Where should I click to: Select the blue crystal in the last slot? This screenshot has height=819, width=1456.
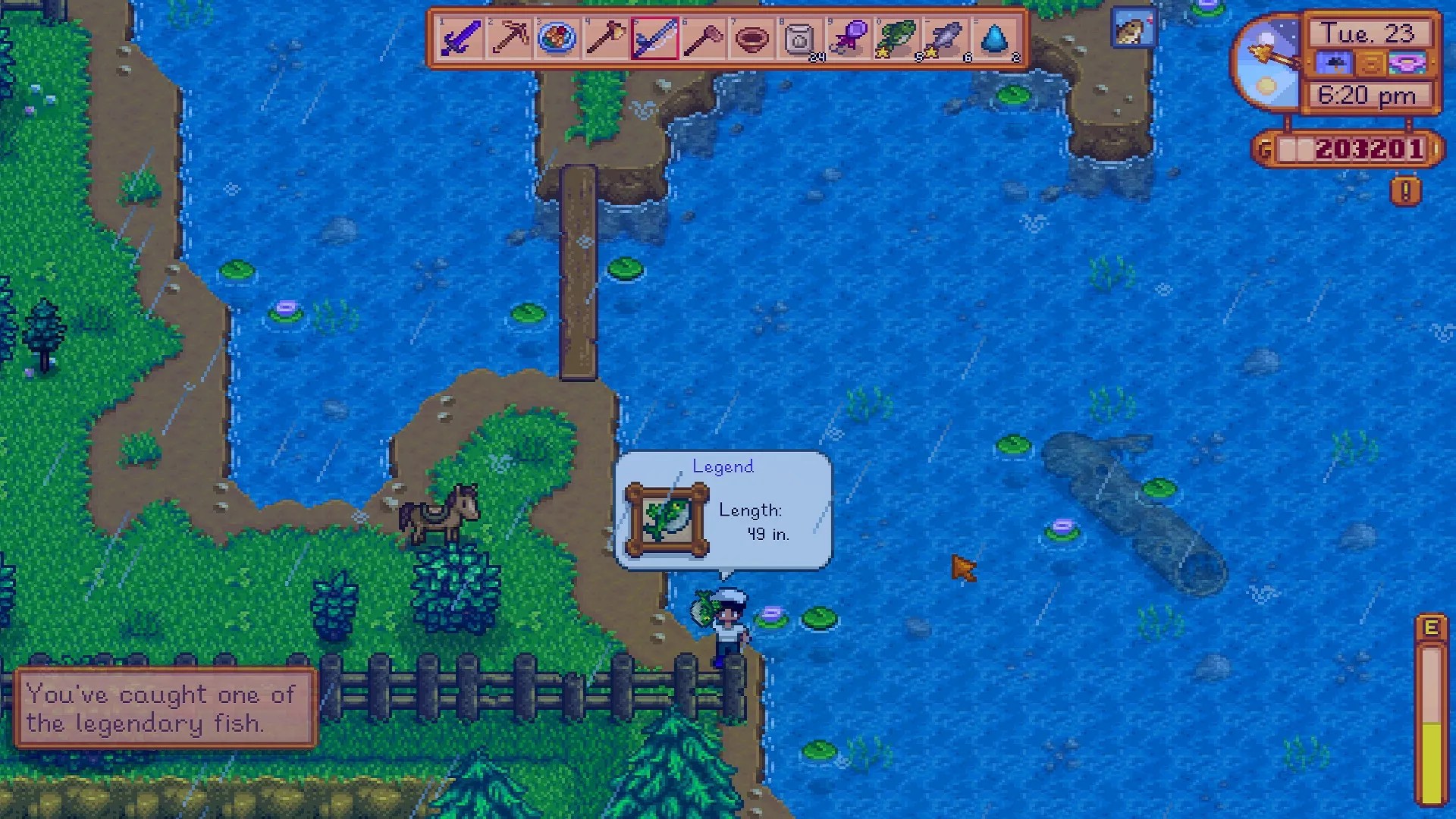tap(994, 38)
